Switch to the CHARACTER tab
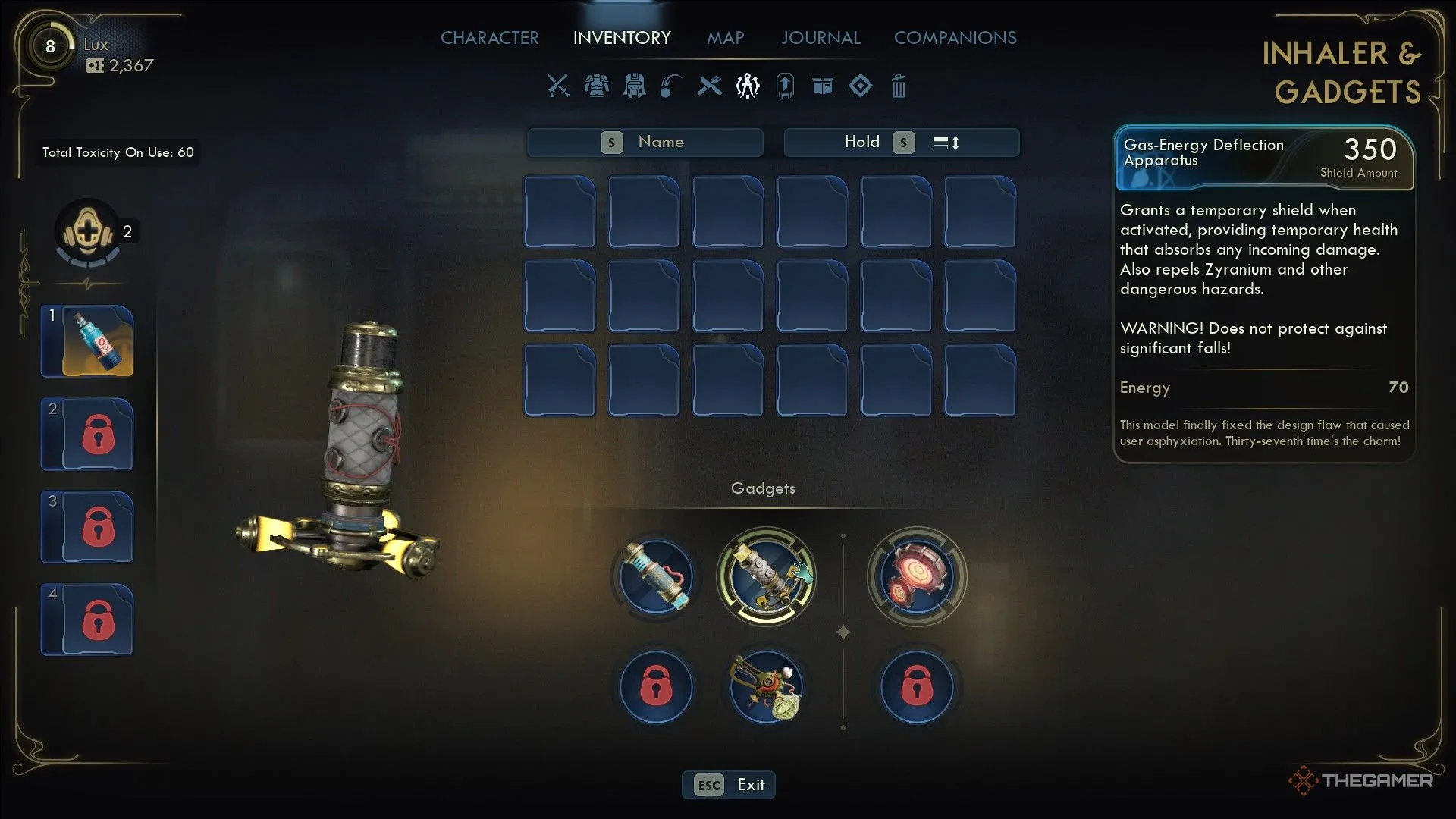Viewport: 1456px width, 819px height. tap(489, 37)
